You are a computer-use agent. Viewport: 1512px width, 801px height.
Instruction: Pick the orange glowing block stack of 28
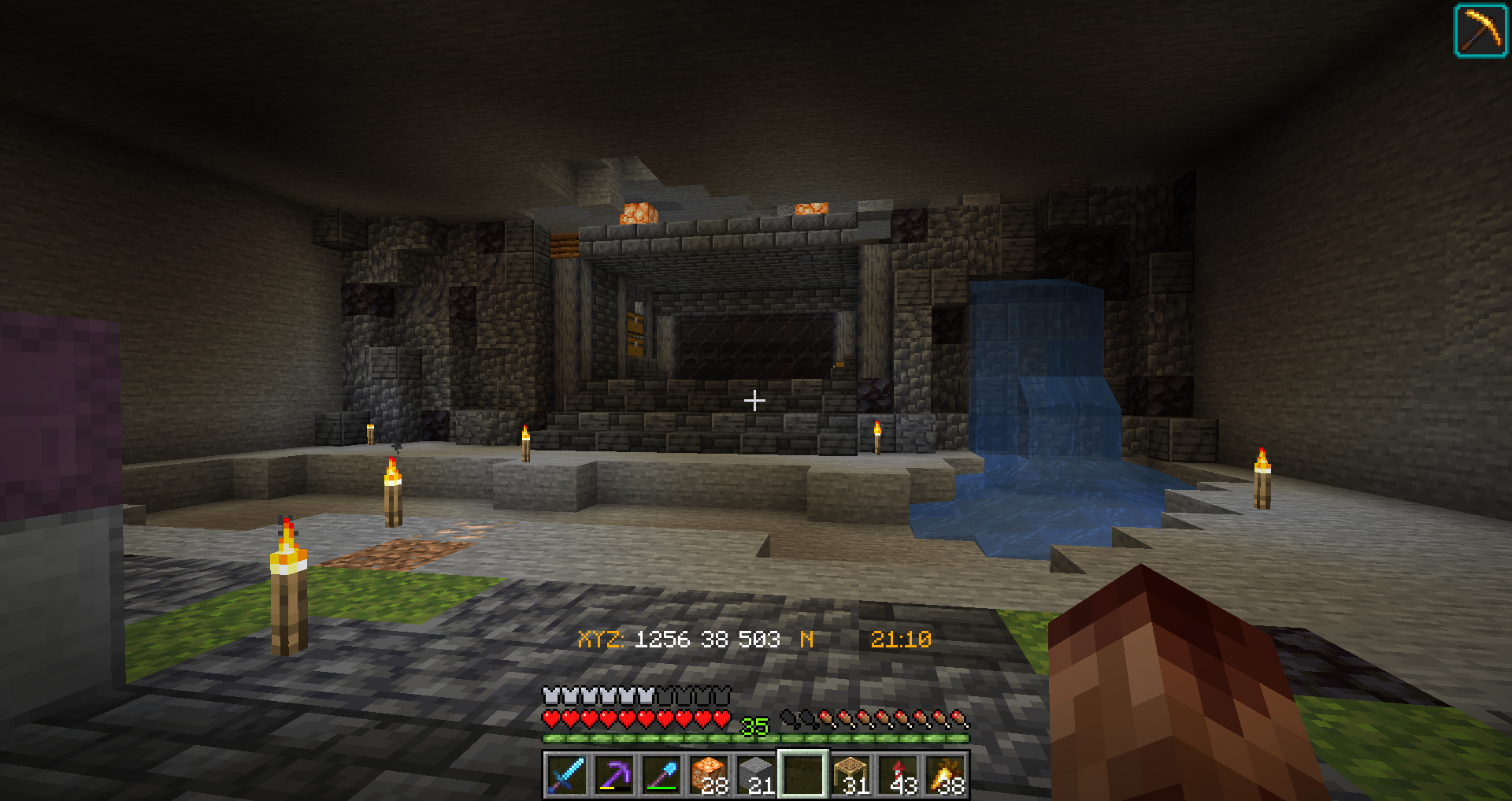(709, 774)
